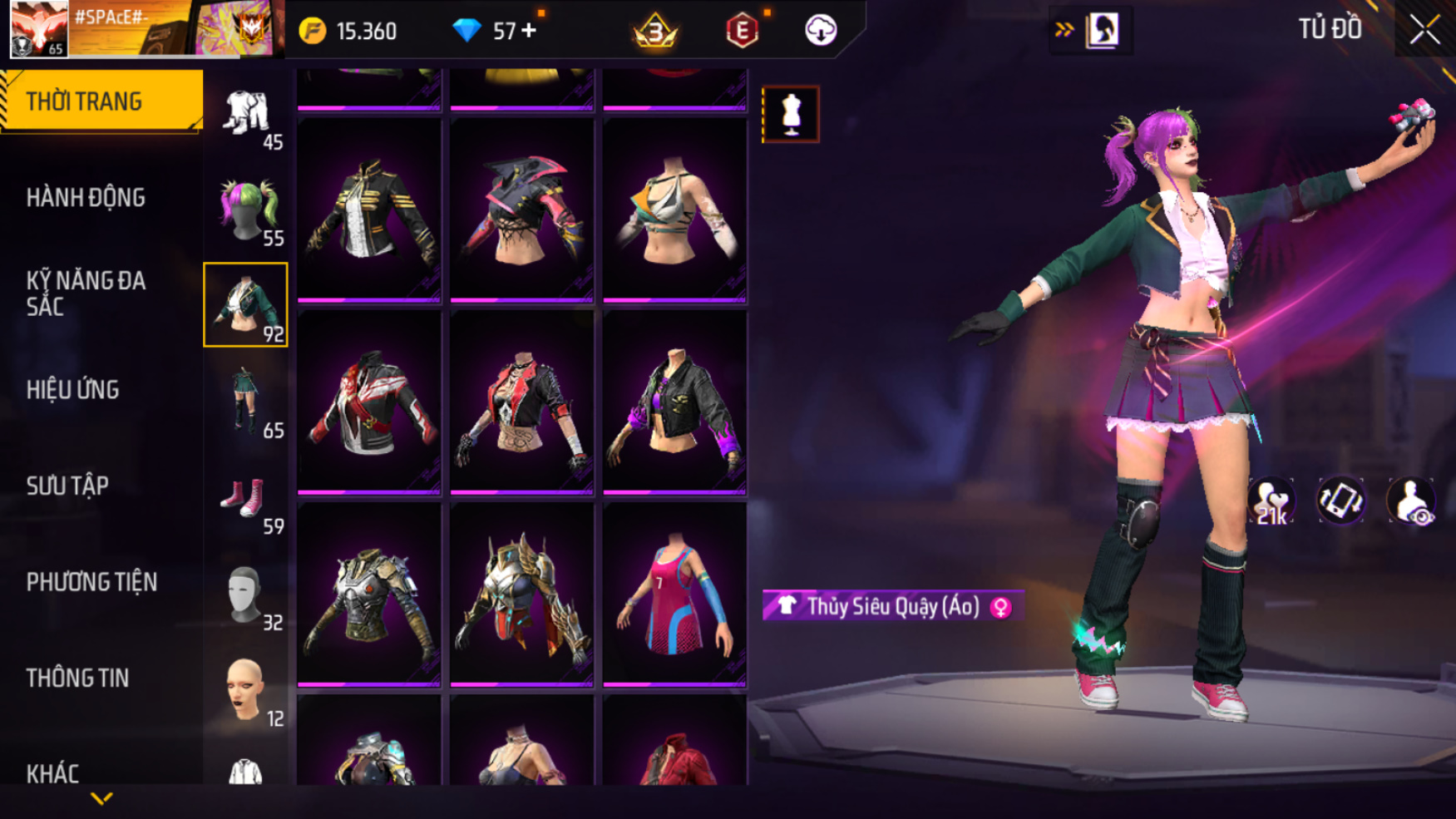Screen dimensions: 1456x819
Task: Select the hairstyle category with pigtails
Action: [246, 210]
